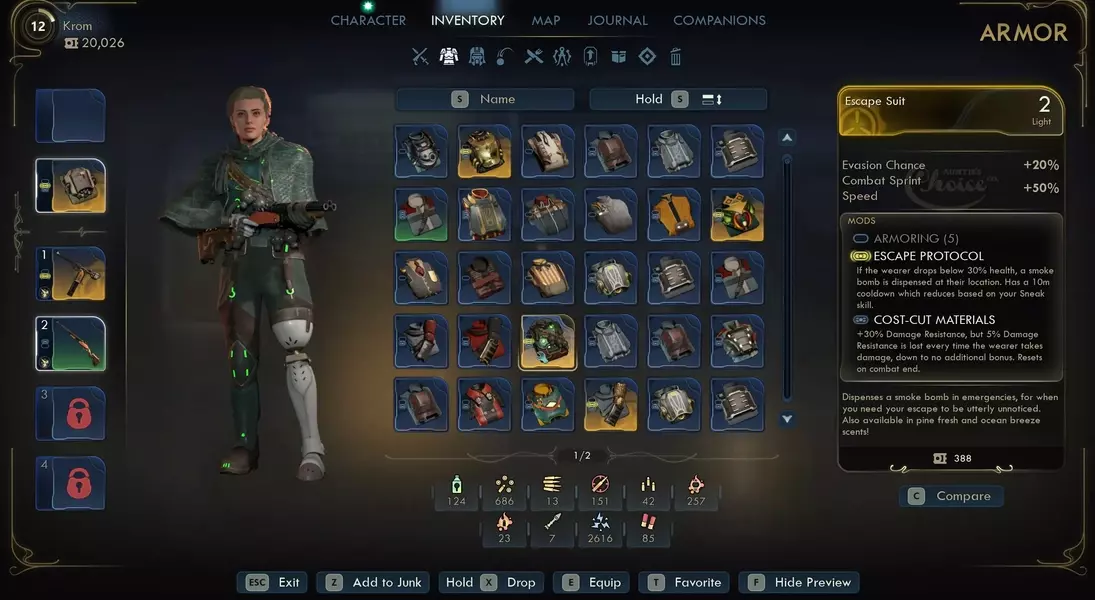Select equipped weapon slot 2 rifle
Screen dimensions: 1095x600
70,343
